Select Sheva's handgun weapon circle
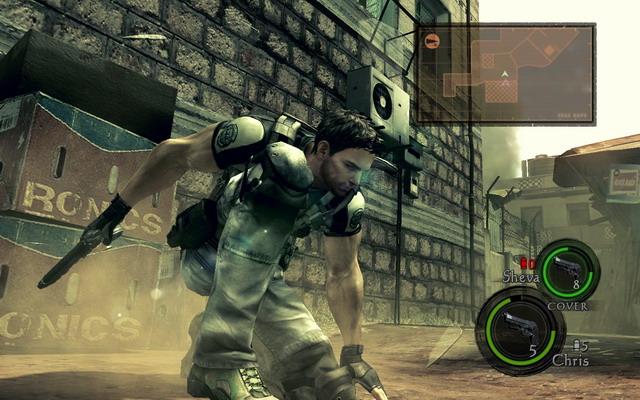The image size is (640, 400). click(x=568, y=270)
